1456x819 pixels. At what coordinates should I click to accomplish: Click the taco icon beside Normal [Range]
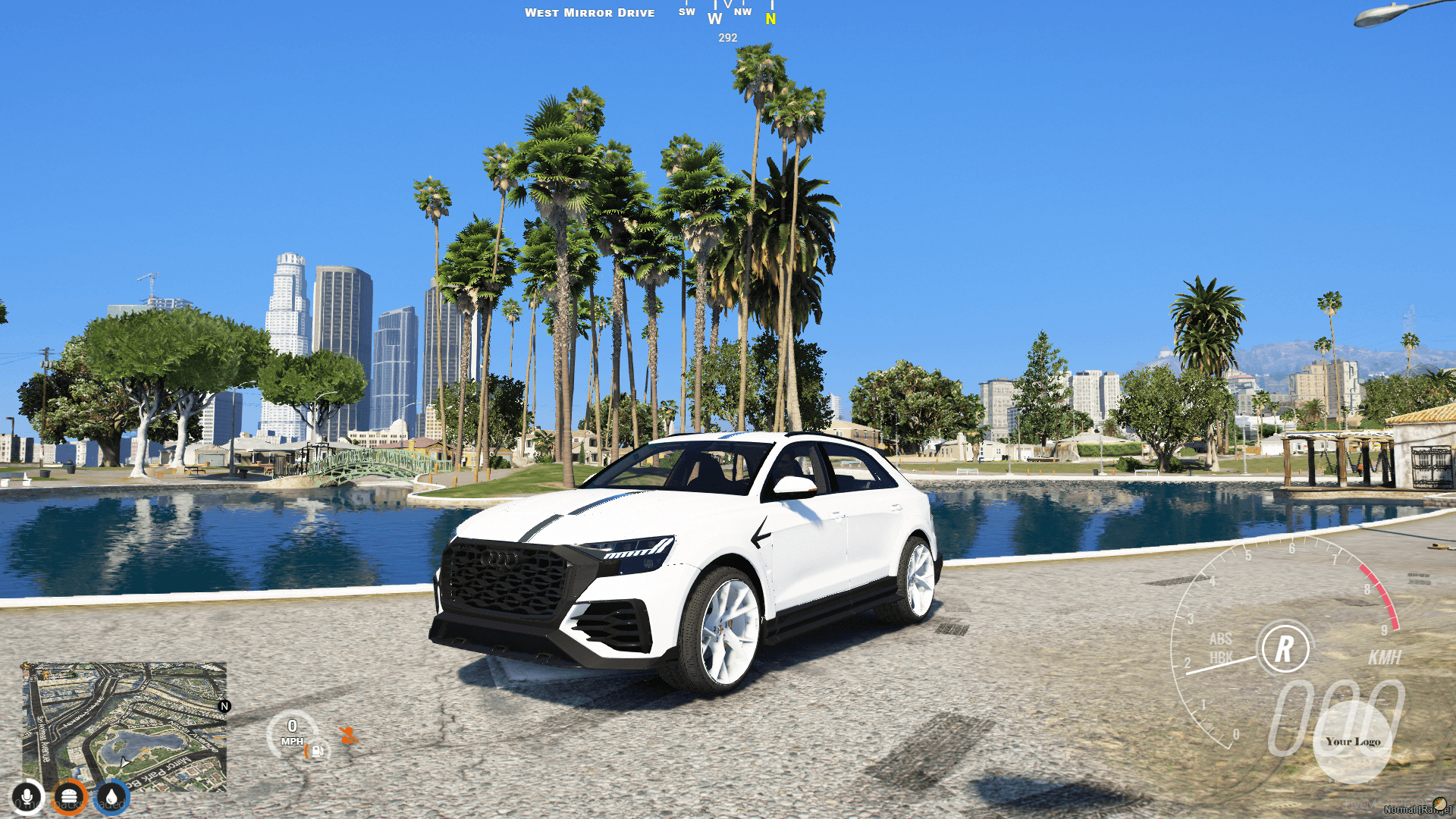pos(1440,805)
